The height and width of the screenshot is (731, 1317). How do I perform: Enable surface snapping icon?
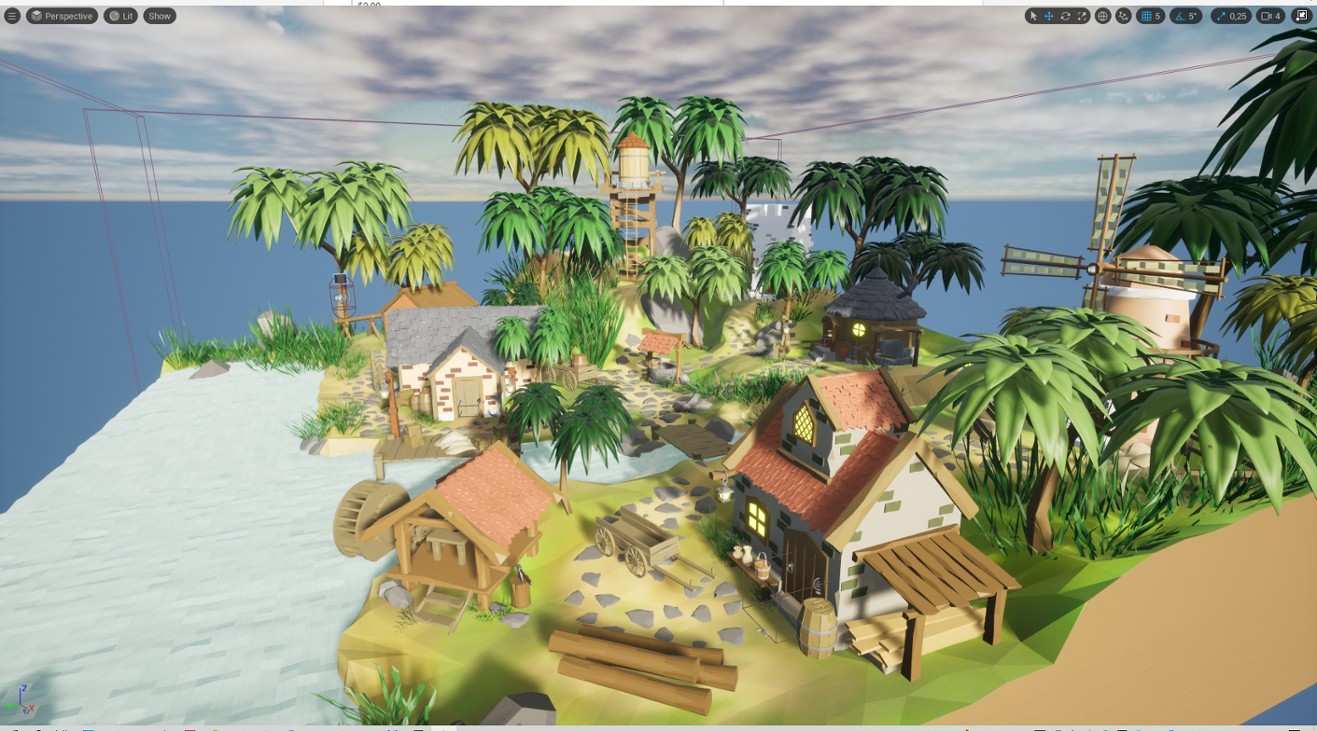[1123, 15]
